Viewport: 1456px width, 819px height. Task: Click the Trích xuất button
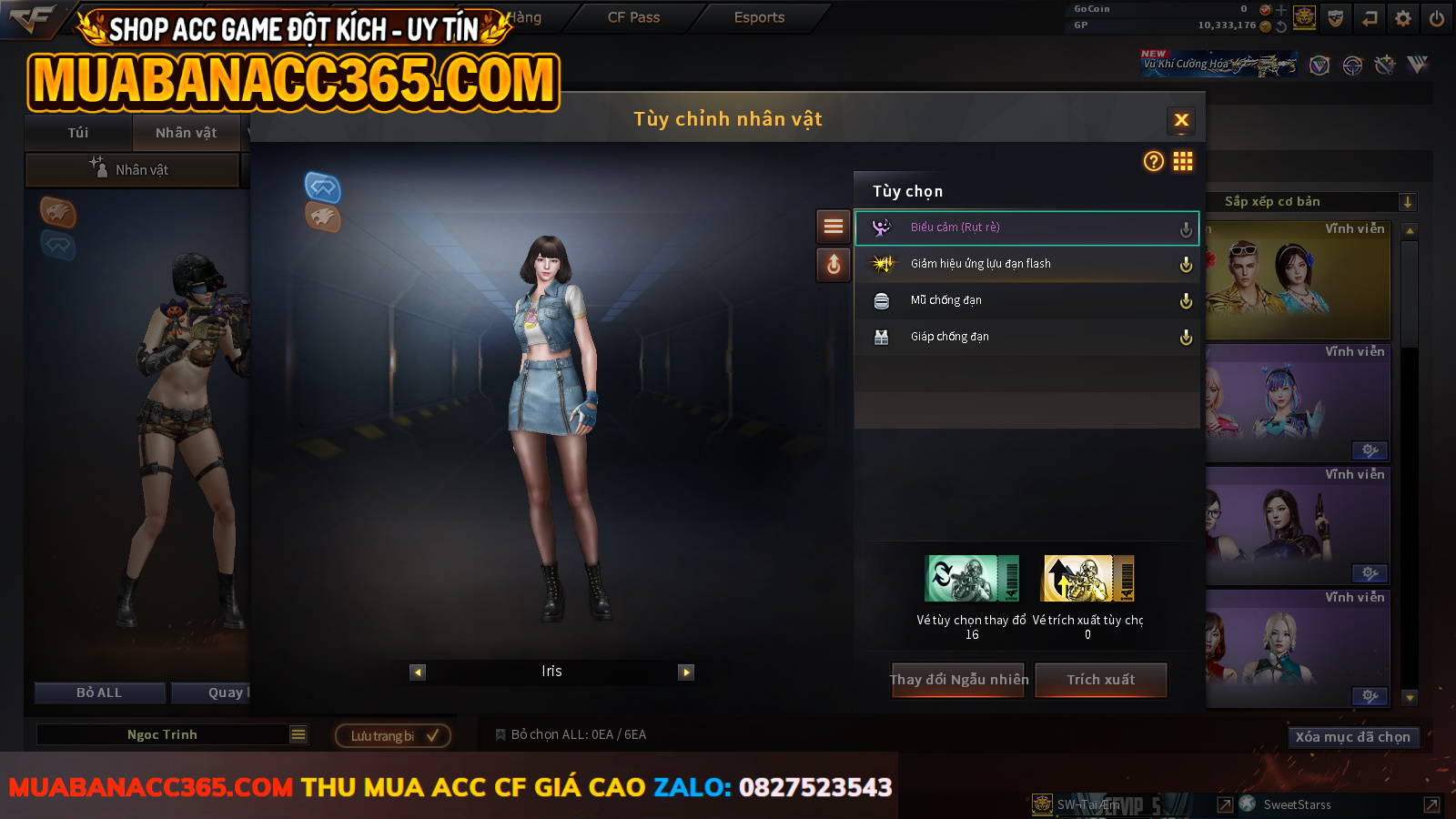click(x=1101, y=680)
